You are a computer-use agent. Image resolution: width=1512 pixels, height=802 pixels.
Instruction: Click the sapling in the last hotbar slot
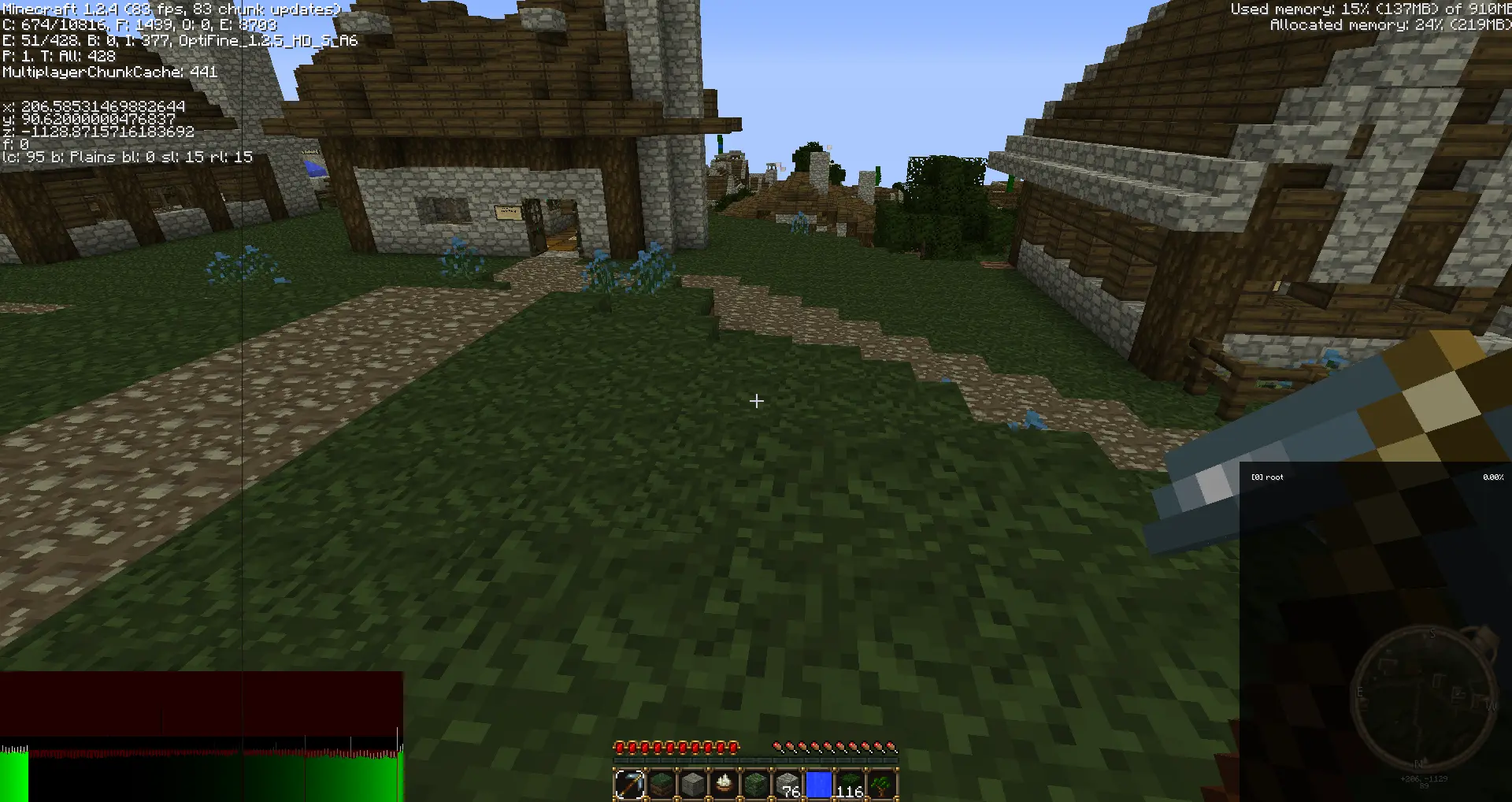(882, 785)
